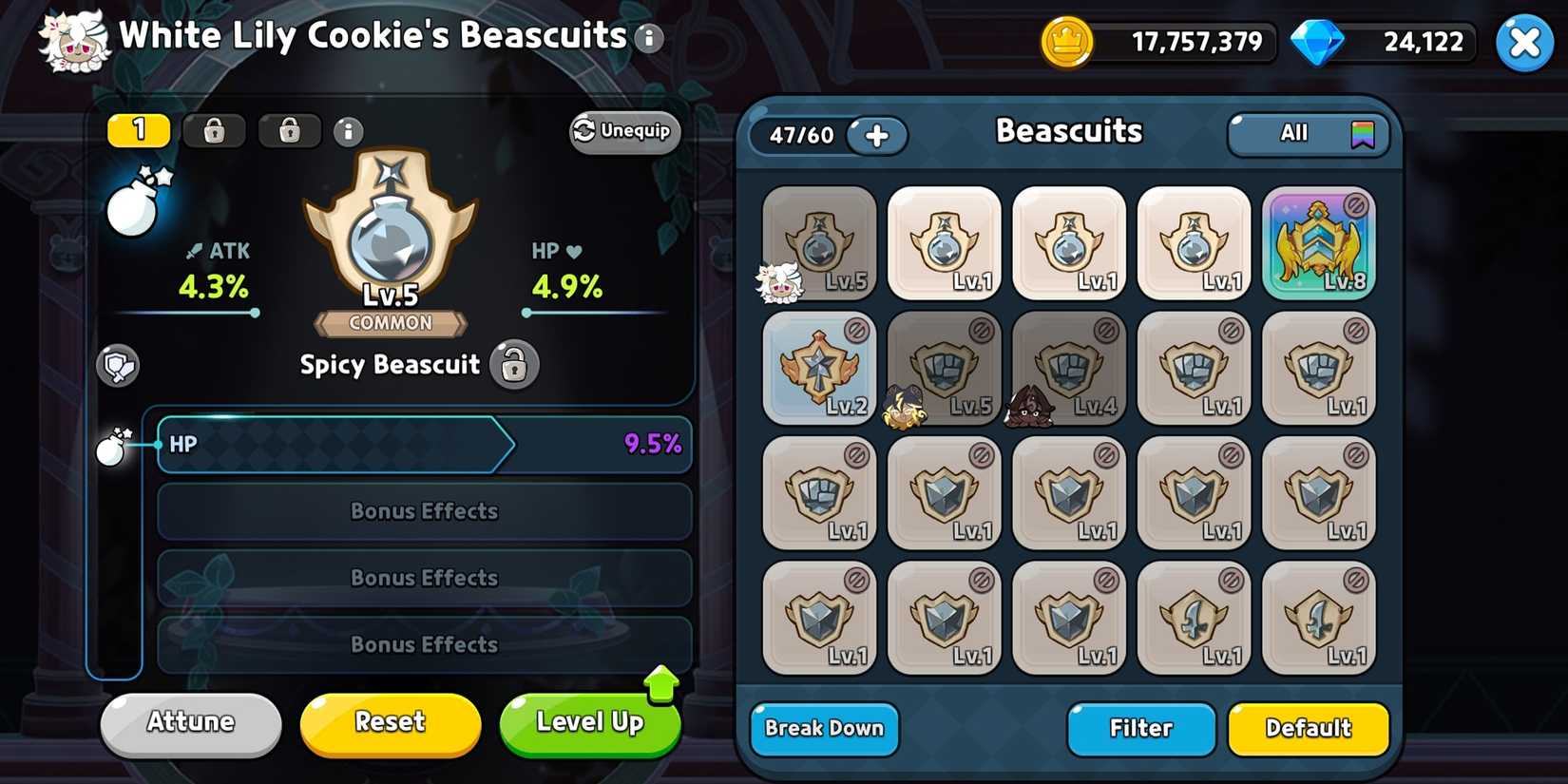Click the HP 9.5% stat bar
Image resolution: width=1568 pixels, height=784 pixels.
point(424,444)
